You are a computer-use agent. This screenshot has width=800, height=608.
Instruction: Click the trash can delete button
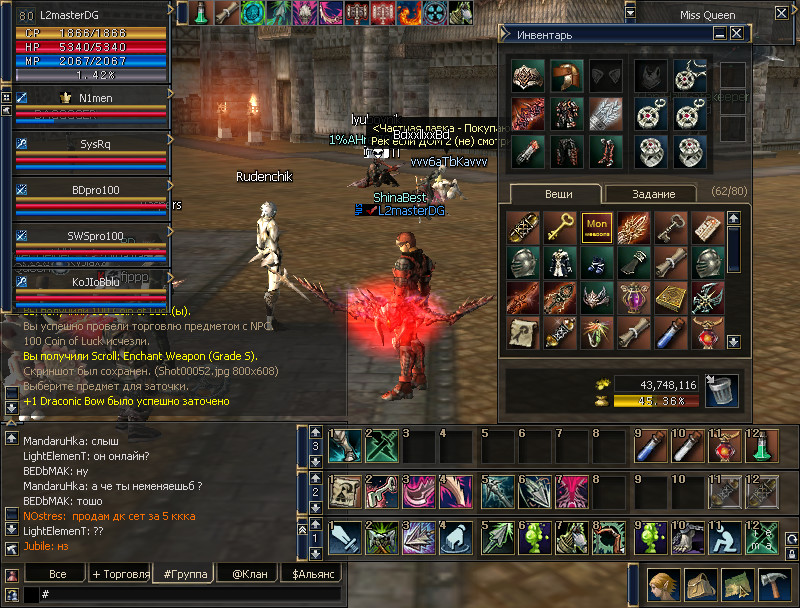pyautogui.click(x=721, y=390)
